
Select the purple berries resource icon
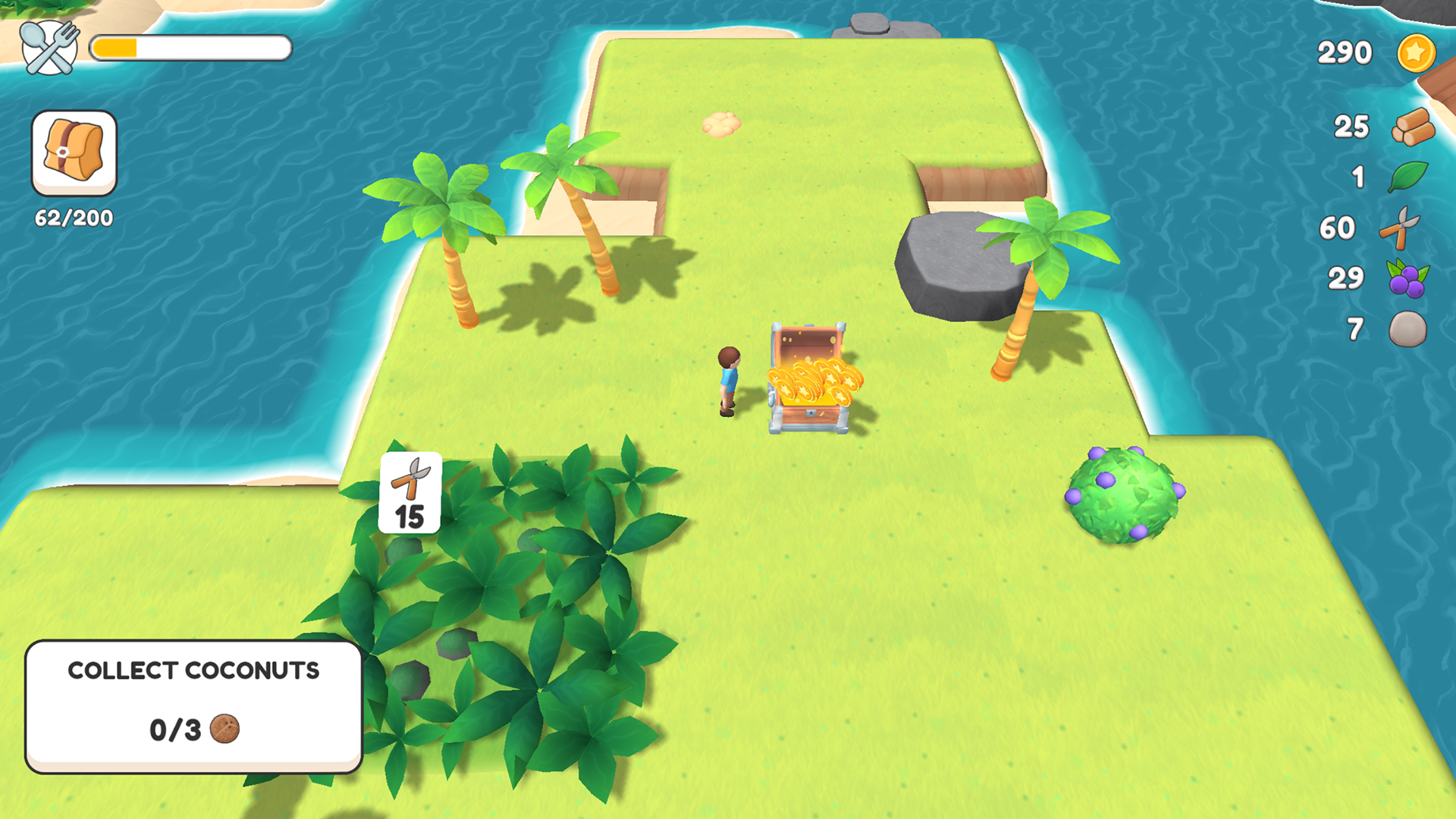(1407, 278)
